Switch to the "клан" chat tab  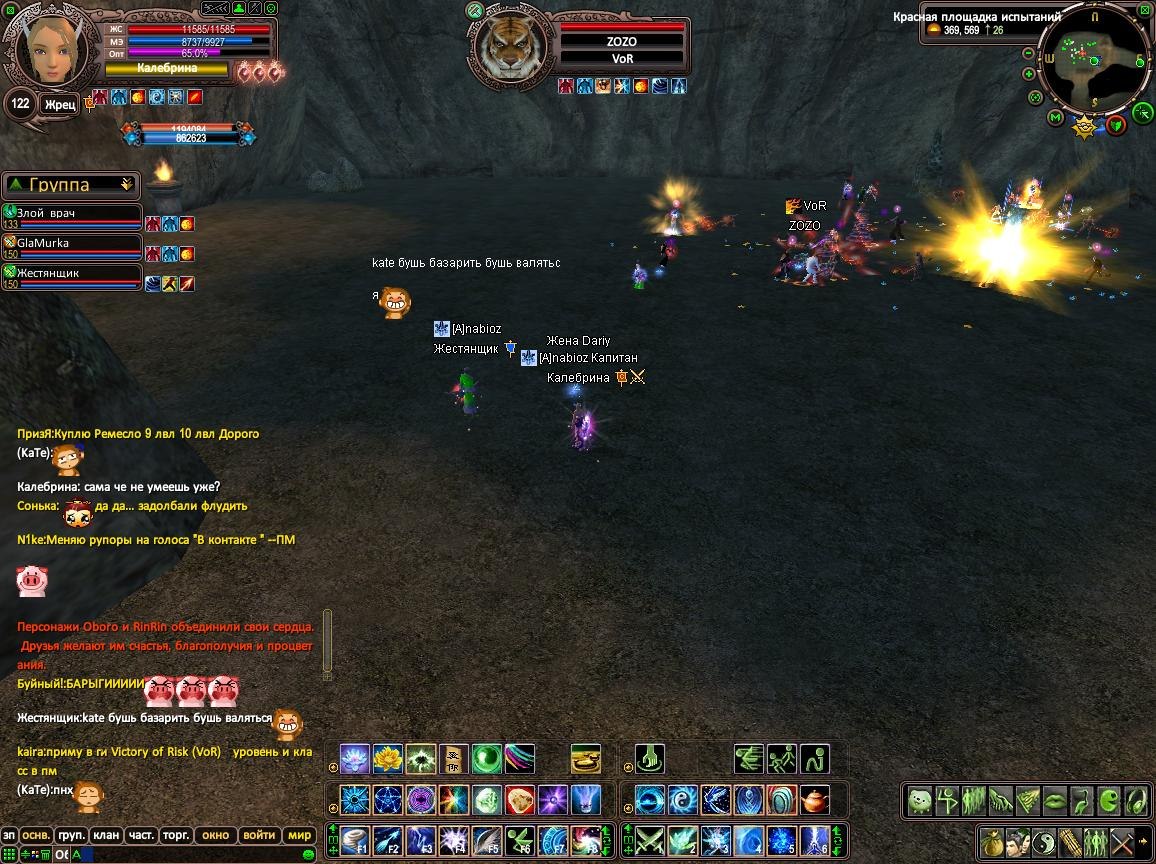tap(105, 835)
